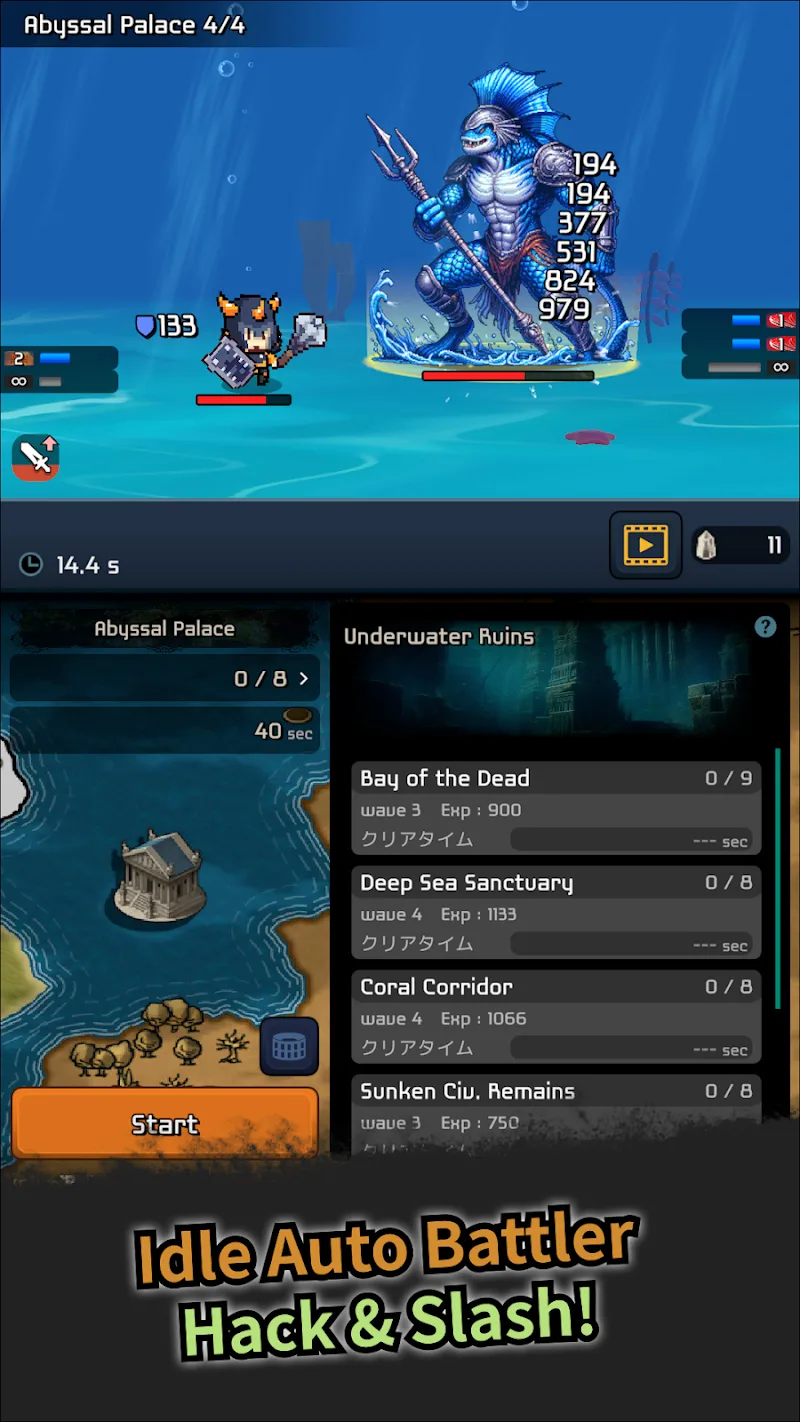The height and width of the screenshot is (1422, 800).
Task: Pick the Coral Corridor stage
Action: pos(556,1016)
